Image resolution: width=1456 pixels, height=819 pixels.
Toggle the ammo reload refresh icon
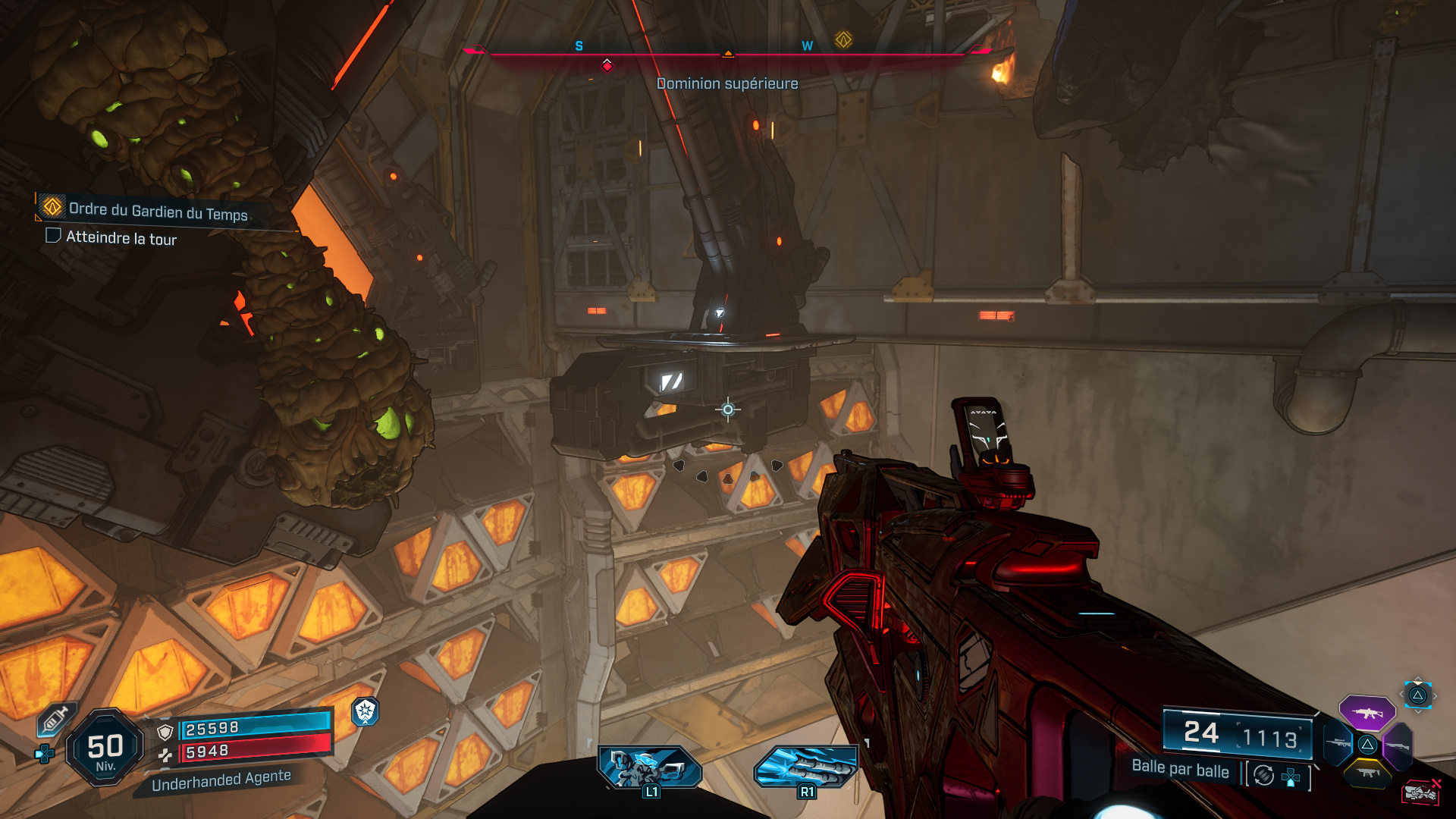[1263, 775]
